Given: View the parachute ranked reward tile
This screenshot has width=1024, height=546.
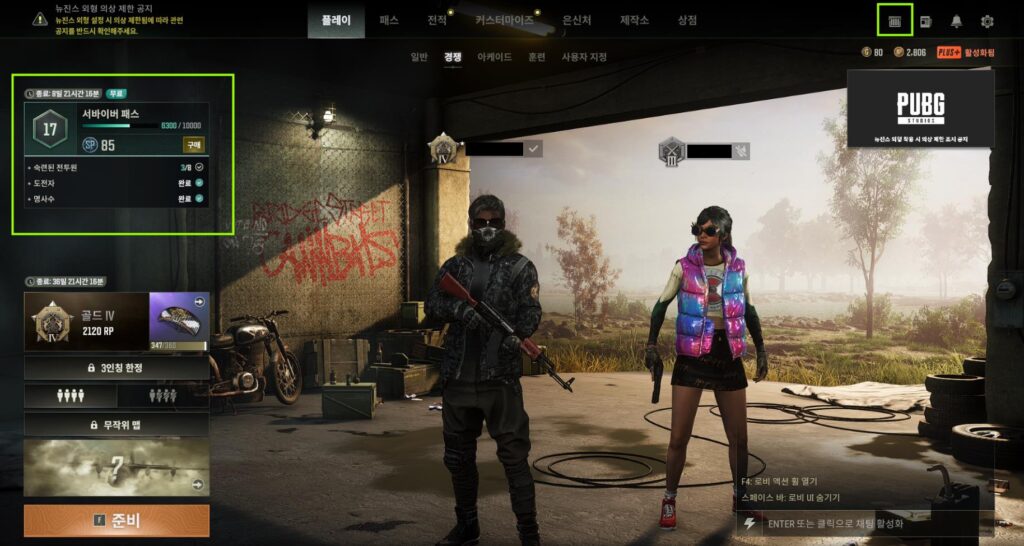Looking at the screenshot, I should point(179,321).
